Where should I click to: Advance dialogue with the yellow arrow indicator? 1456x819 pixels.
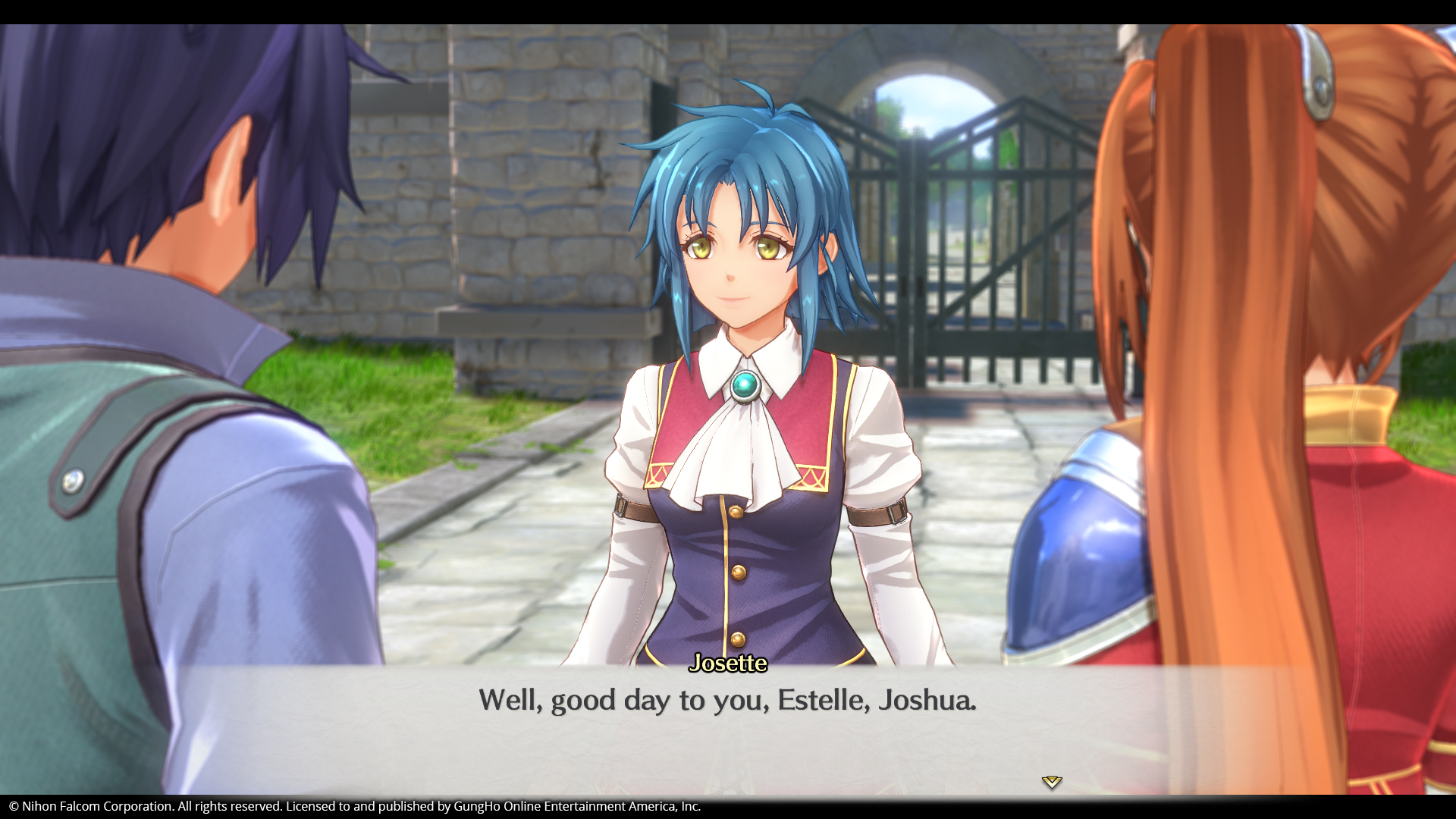pos(1051,781)
